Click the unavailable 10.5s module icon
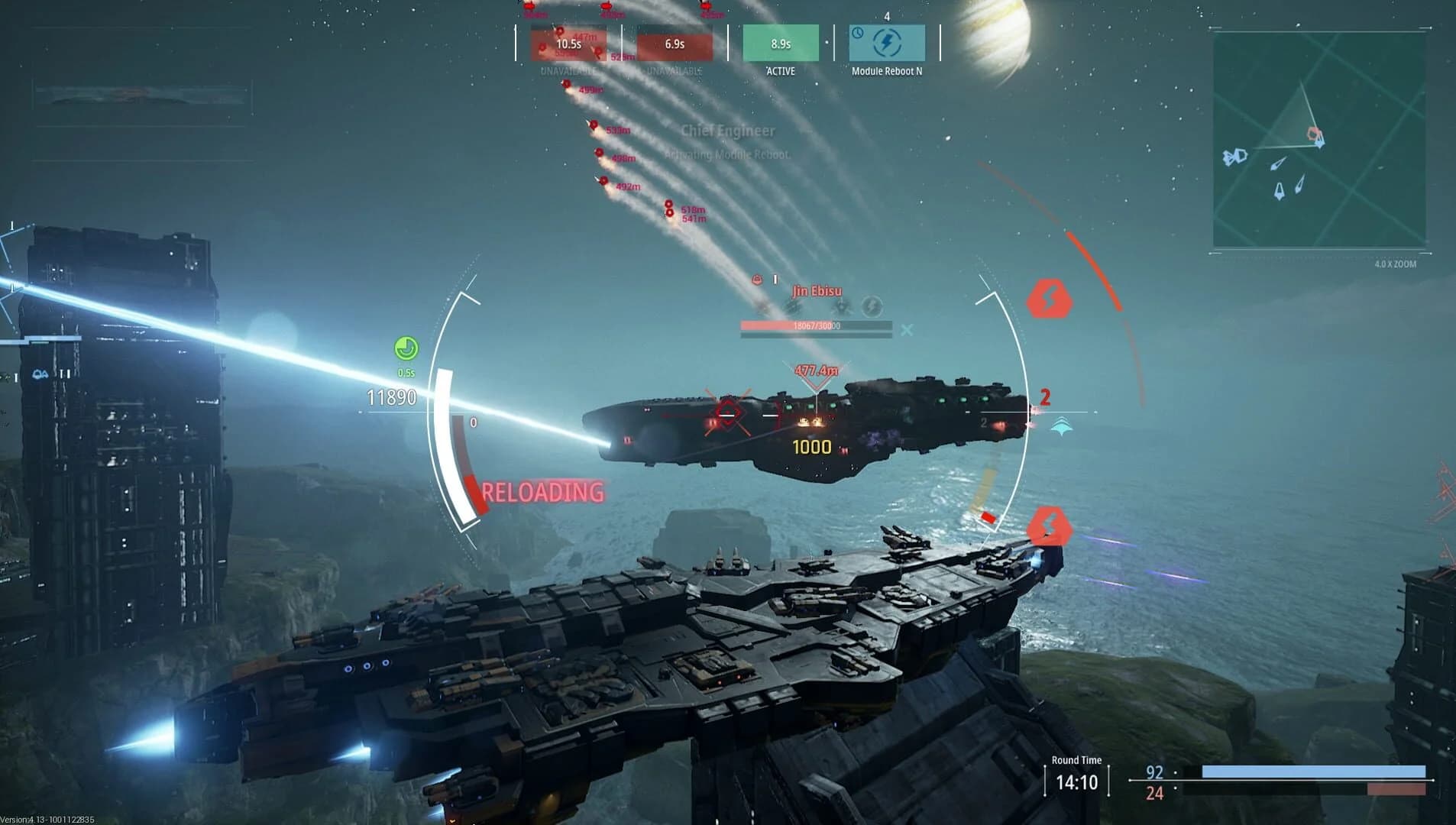Image resolution: width=1456 pixels, height=825 pixels. (568, 44)
